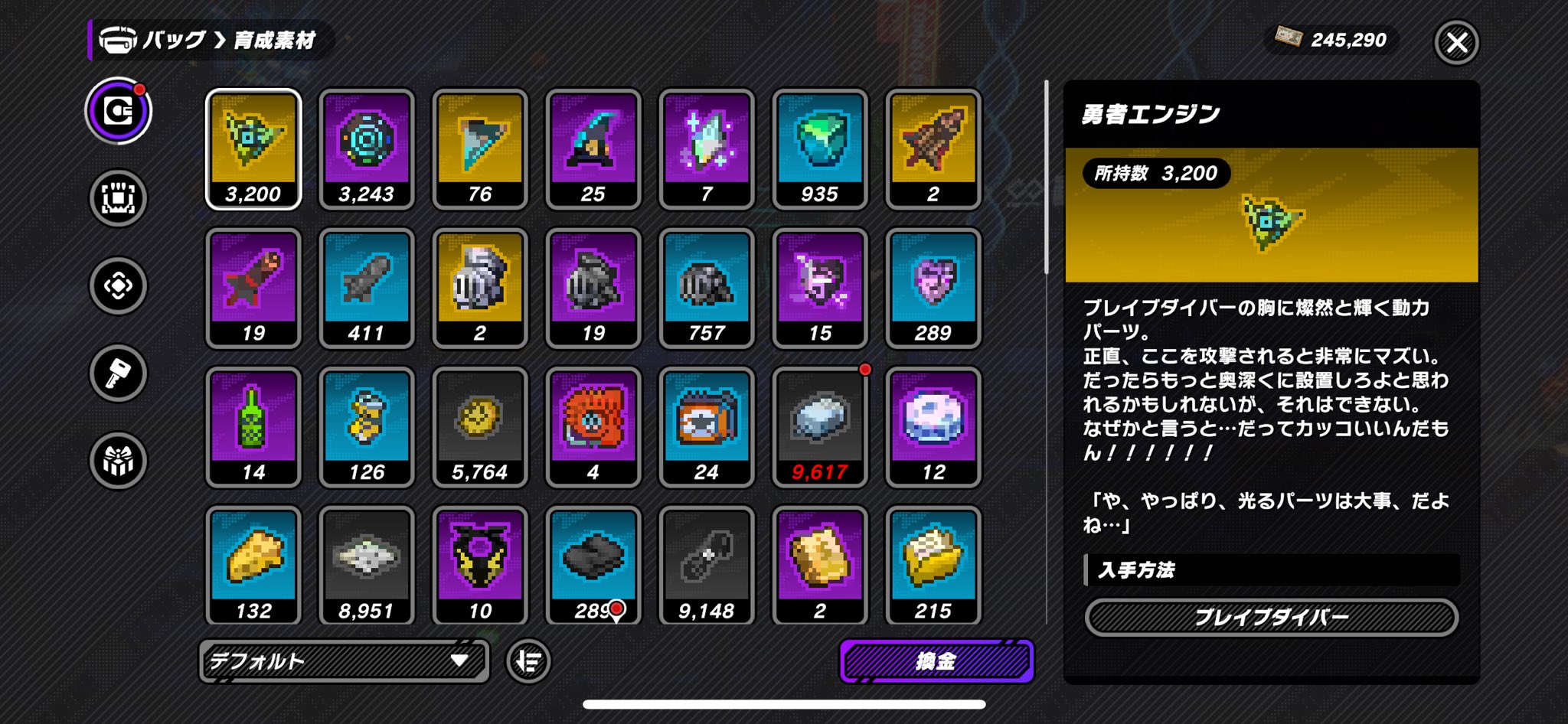
Task: Select the white cake item with 12
Action: pyautogui.click(x=933, y=426)
